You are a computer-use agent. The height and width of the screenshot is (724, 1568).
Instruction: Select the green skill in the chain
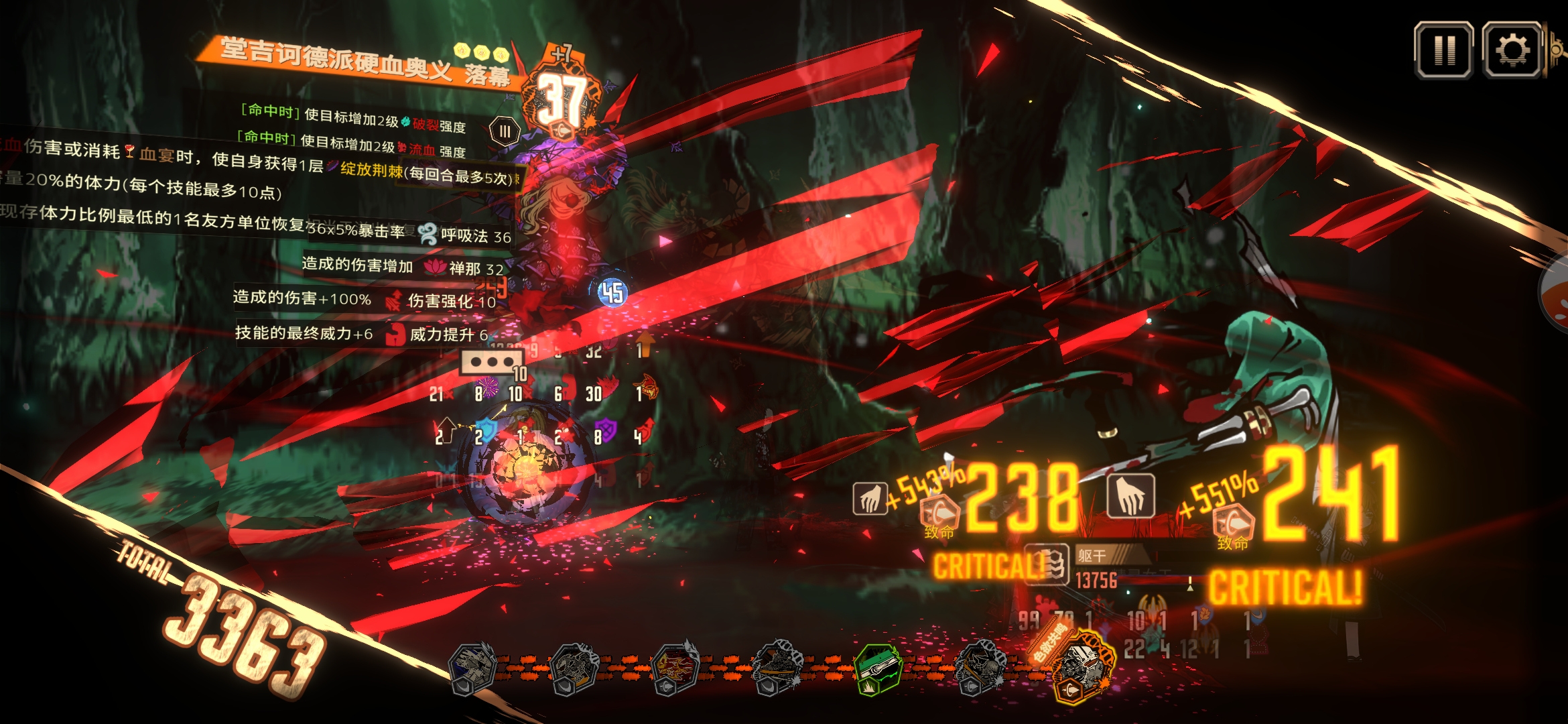click(877, 668)
